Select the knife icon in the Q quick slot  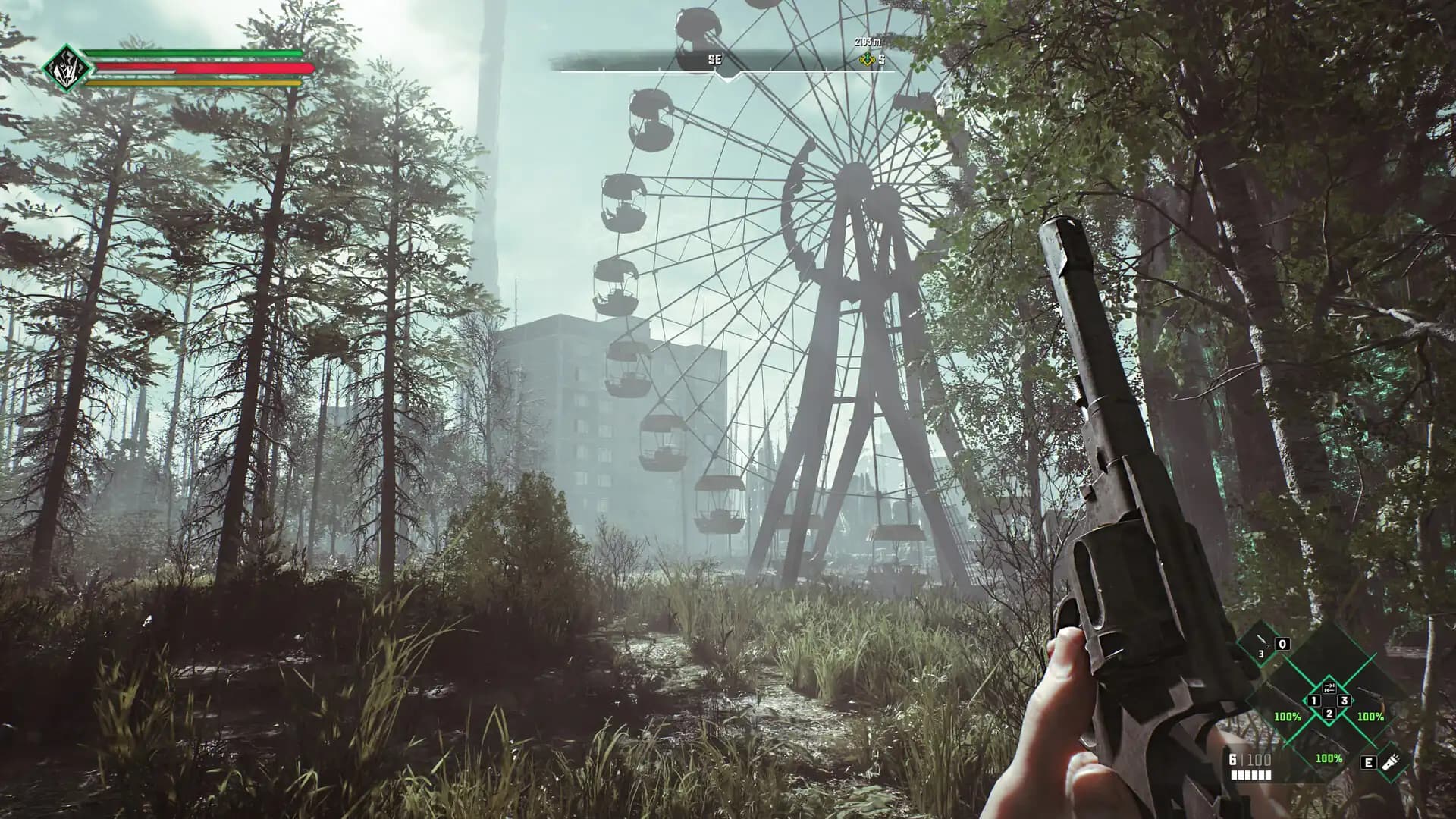click(1263, 642)
